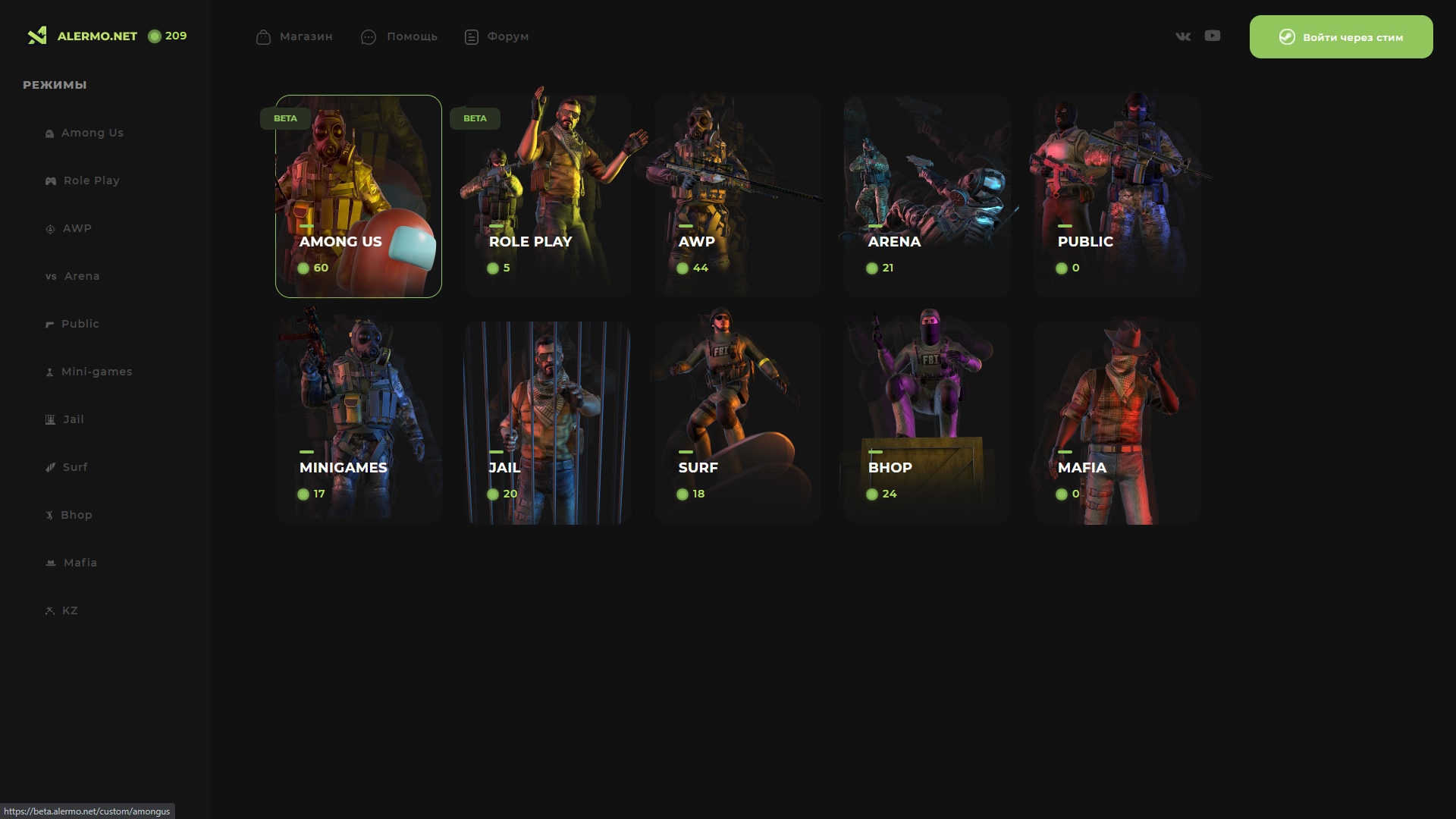Open the AWP mode card
The image size is (1456, 819).
pyautogui.click(x=738, y=196)
